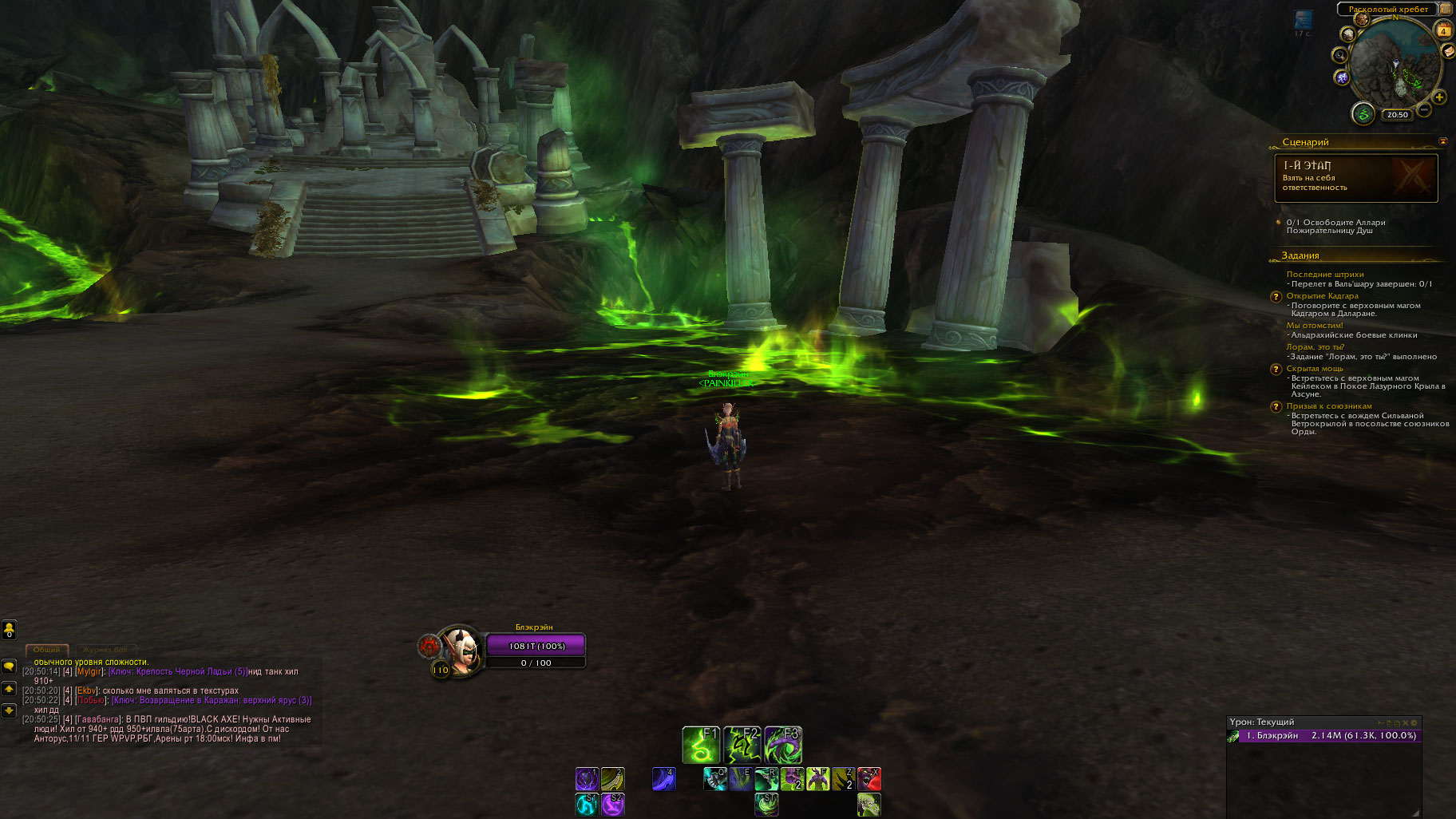Open the social friends button showing 0
The height and width of the screenshot is (819, 1456).
pos(9,630)
